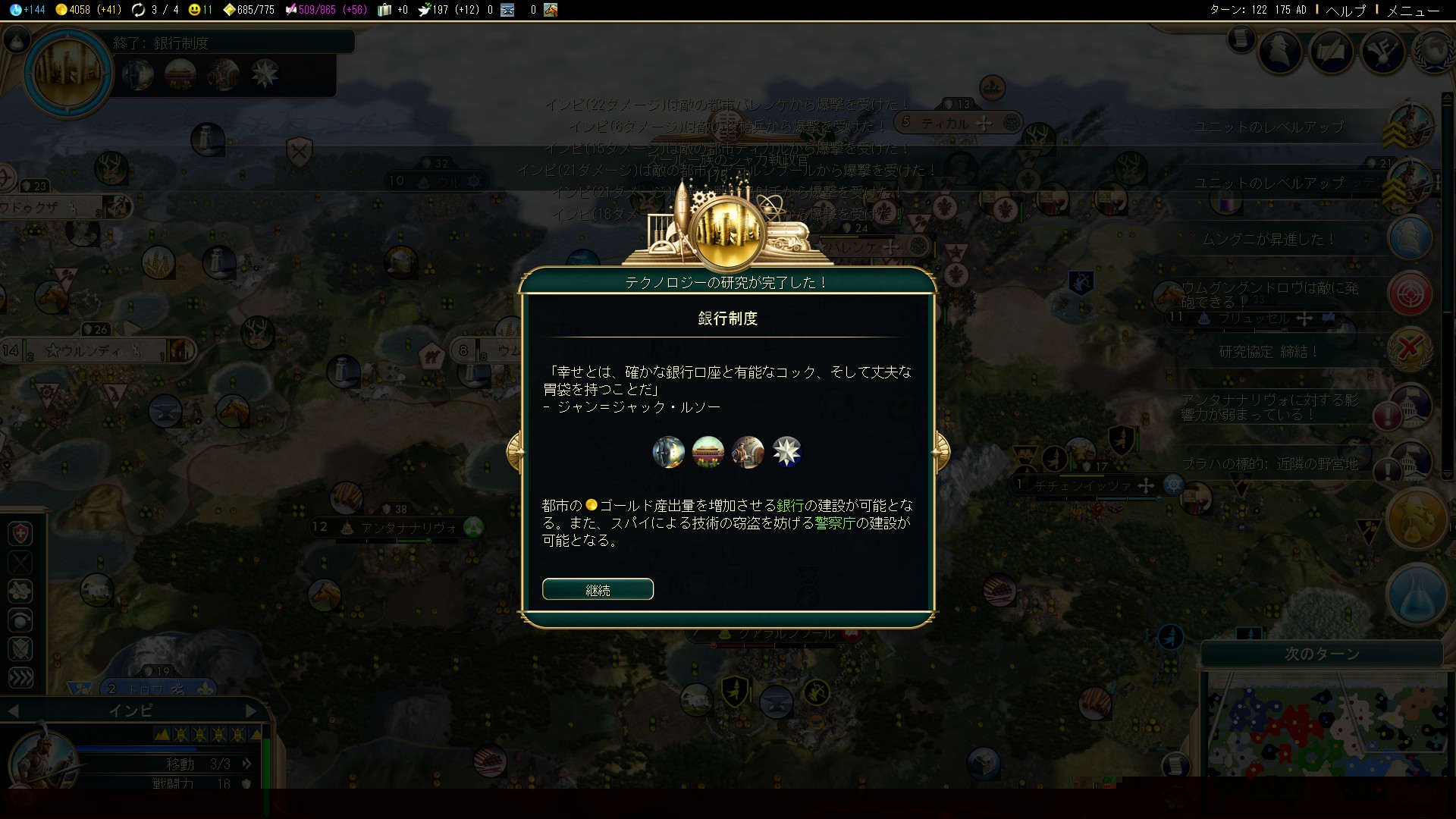The image size is (1456, 819).
Task: Select the Forbidden Palace wonder icon
Action: (x=708, y=452)
